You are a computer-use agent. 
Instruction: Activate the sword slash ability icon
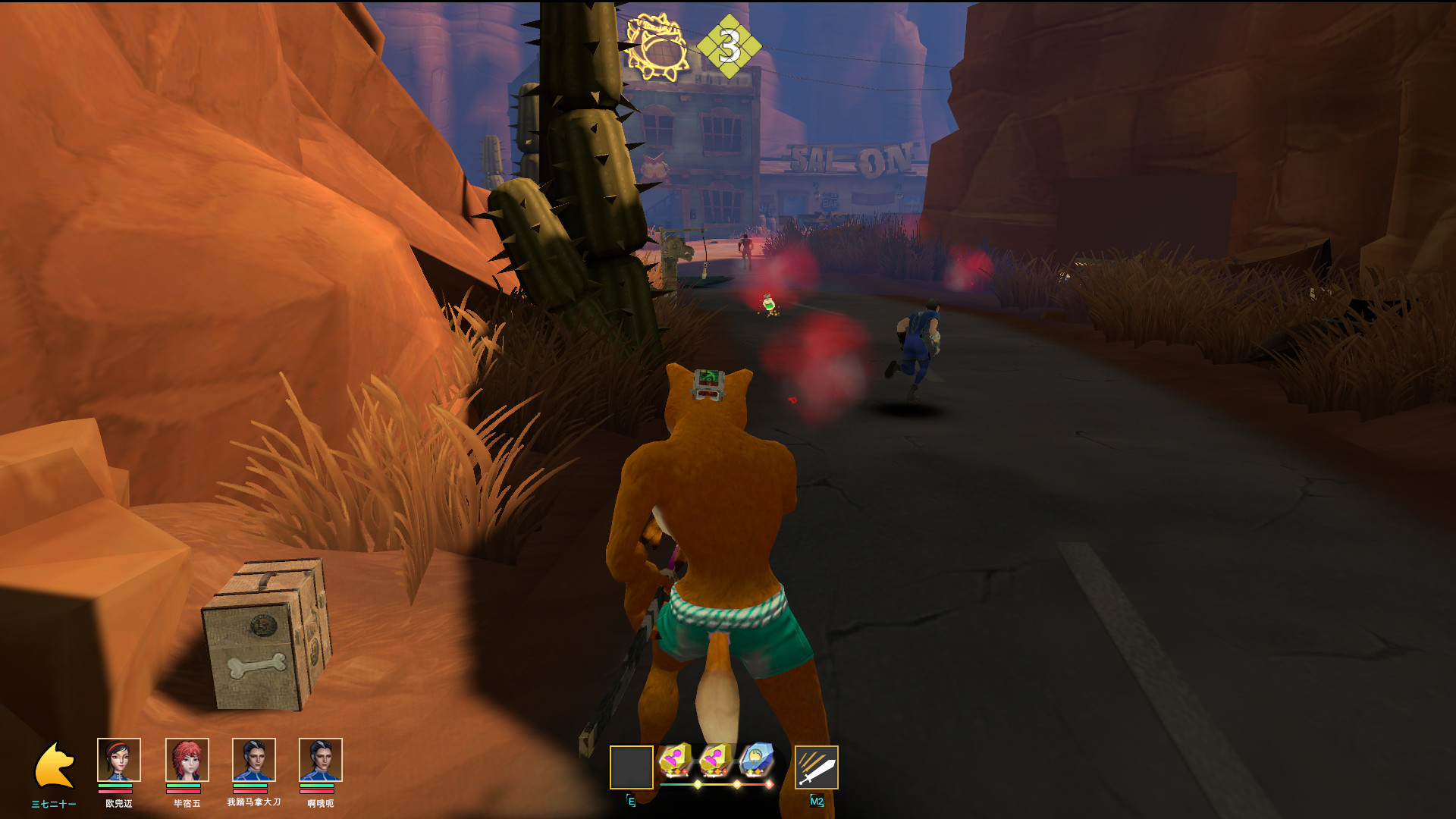pyautogui.click(x=816, y=767)
